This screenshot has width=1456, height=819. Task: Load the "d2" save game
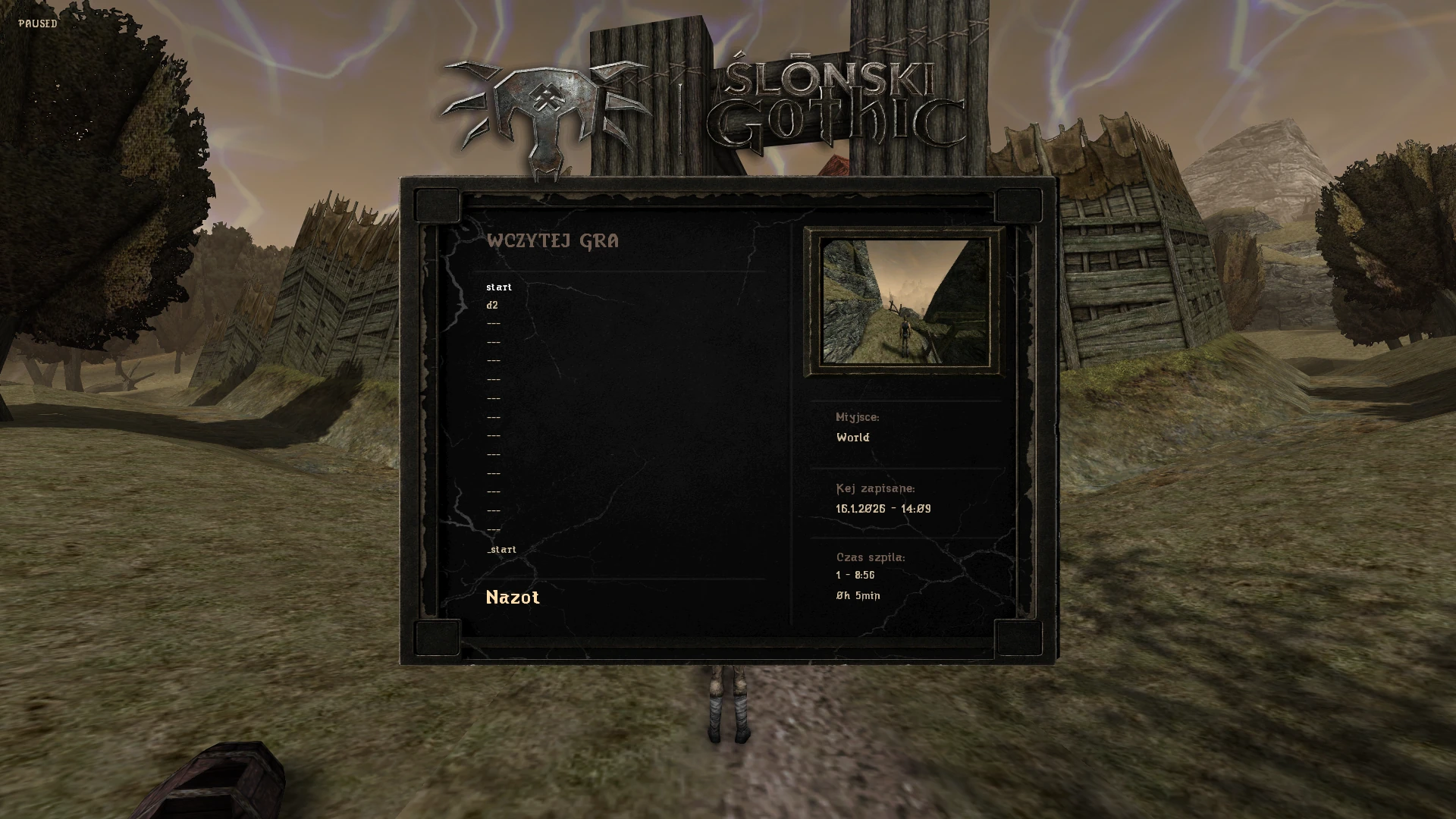coord(492,306)
